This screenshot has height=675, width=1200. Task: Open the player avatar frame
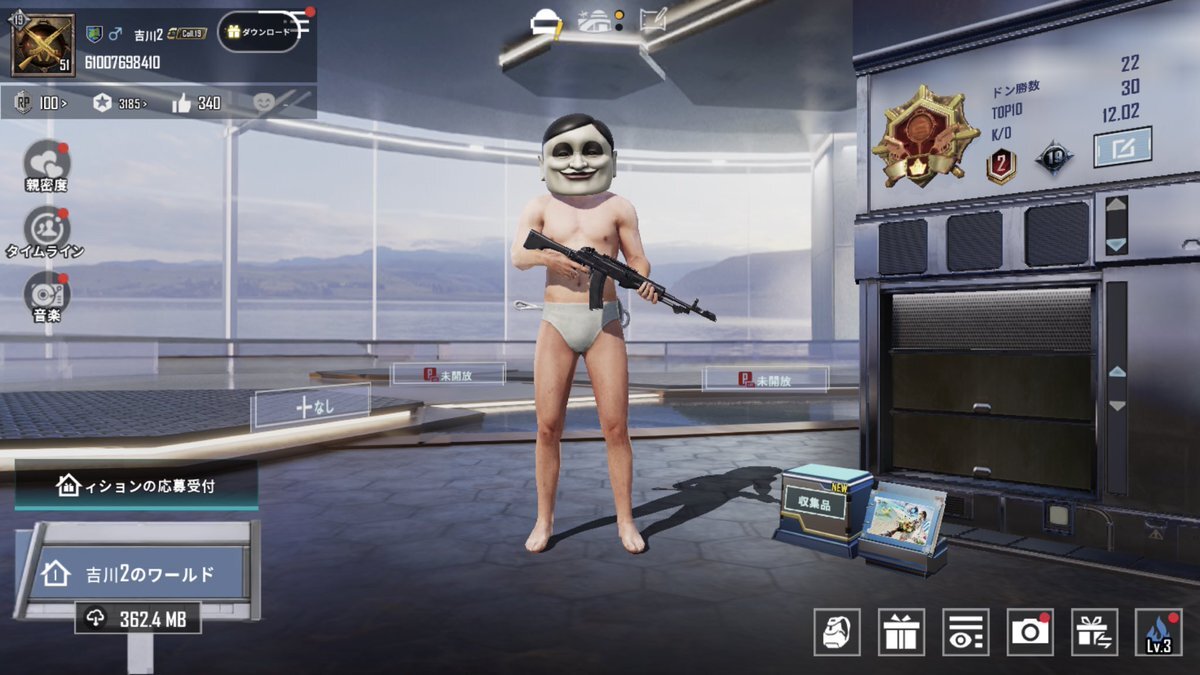(x=43, y=45)
